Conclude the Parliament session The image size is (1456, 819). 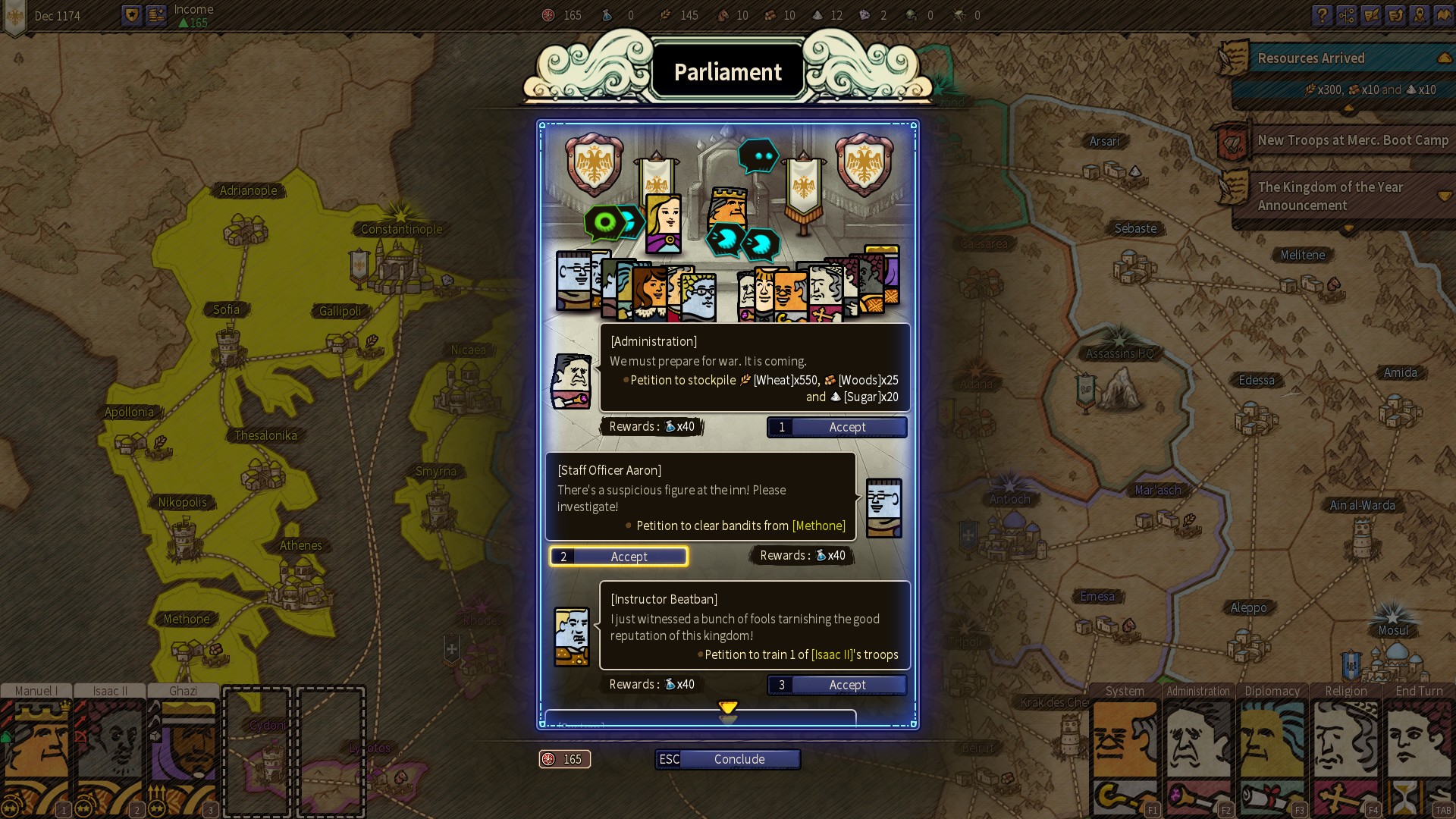point(739,759)
